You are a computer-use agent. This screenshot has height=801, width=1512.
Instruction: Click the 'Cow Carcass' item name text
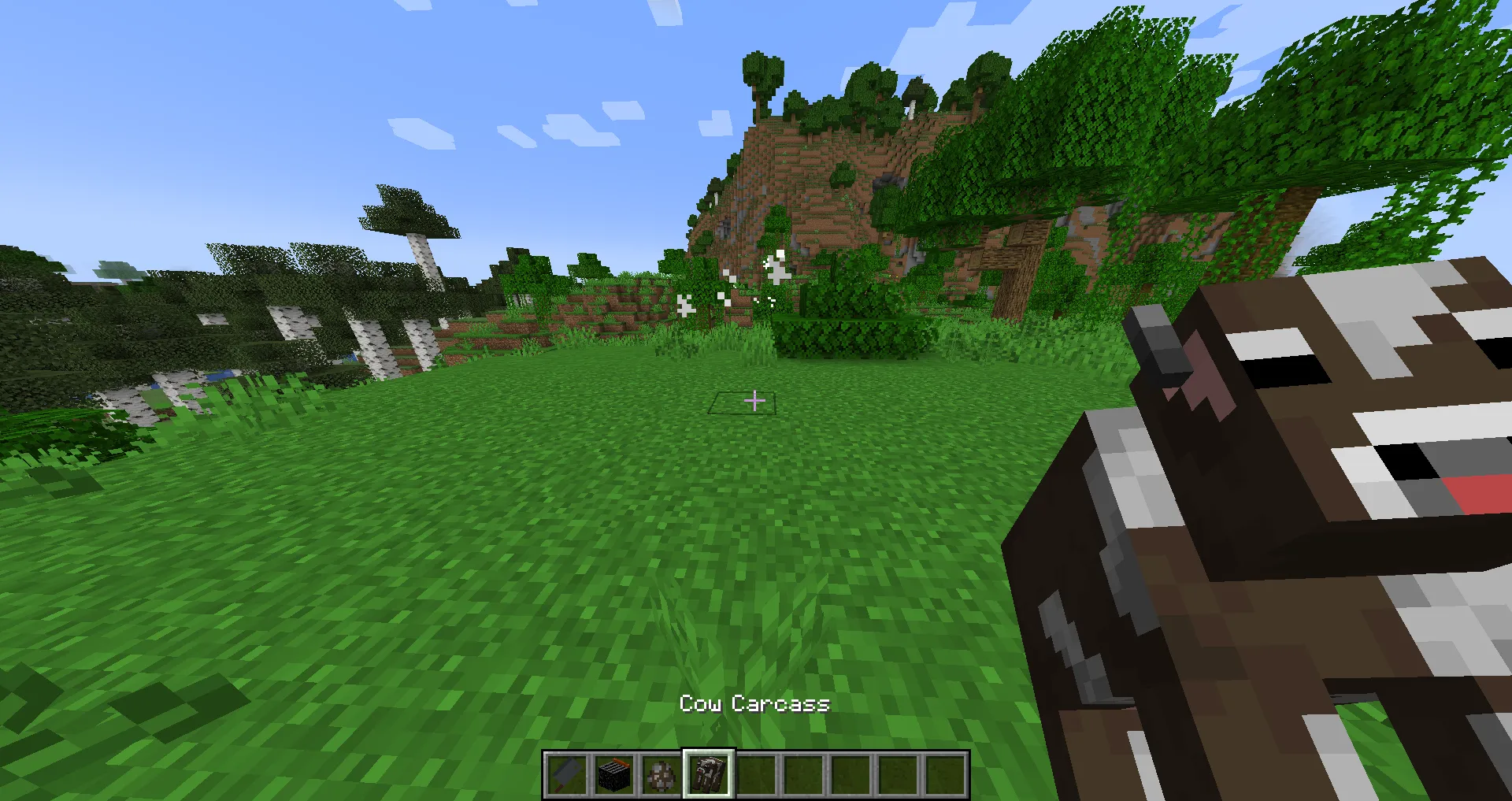point(754,703)
